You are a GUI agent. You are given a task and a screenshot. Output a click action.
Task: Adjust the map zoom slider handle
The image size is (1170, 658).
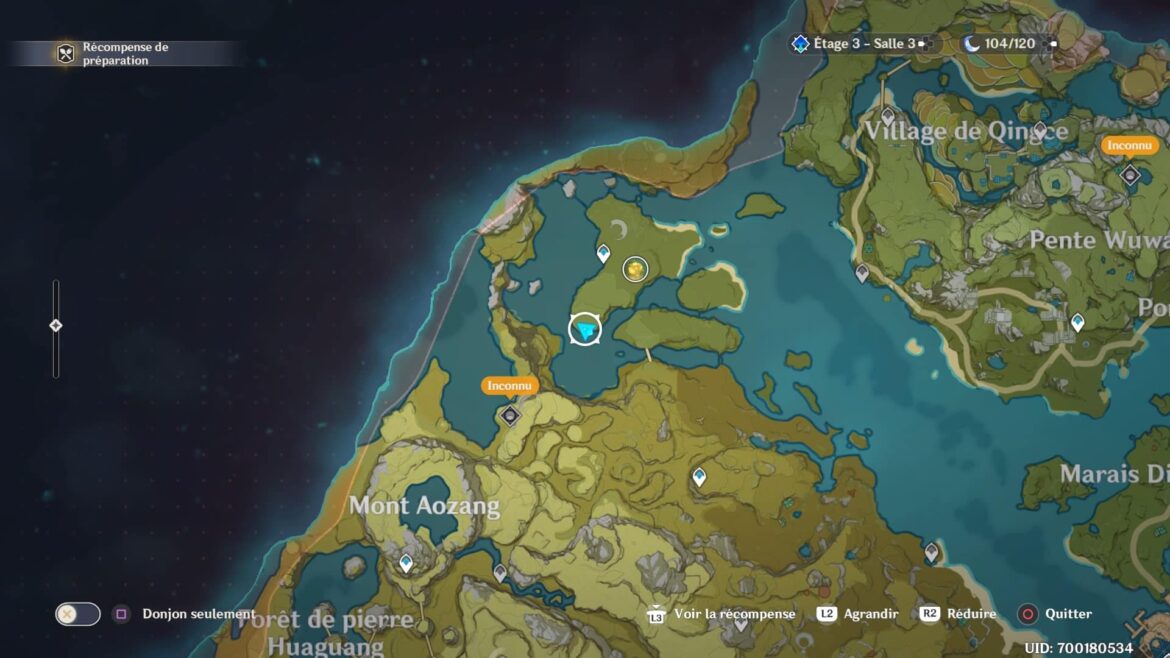(56, 325)
